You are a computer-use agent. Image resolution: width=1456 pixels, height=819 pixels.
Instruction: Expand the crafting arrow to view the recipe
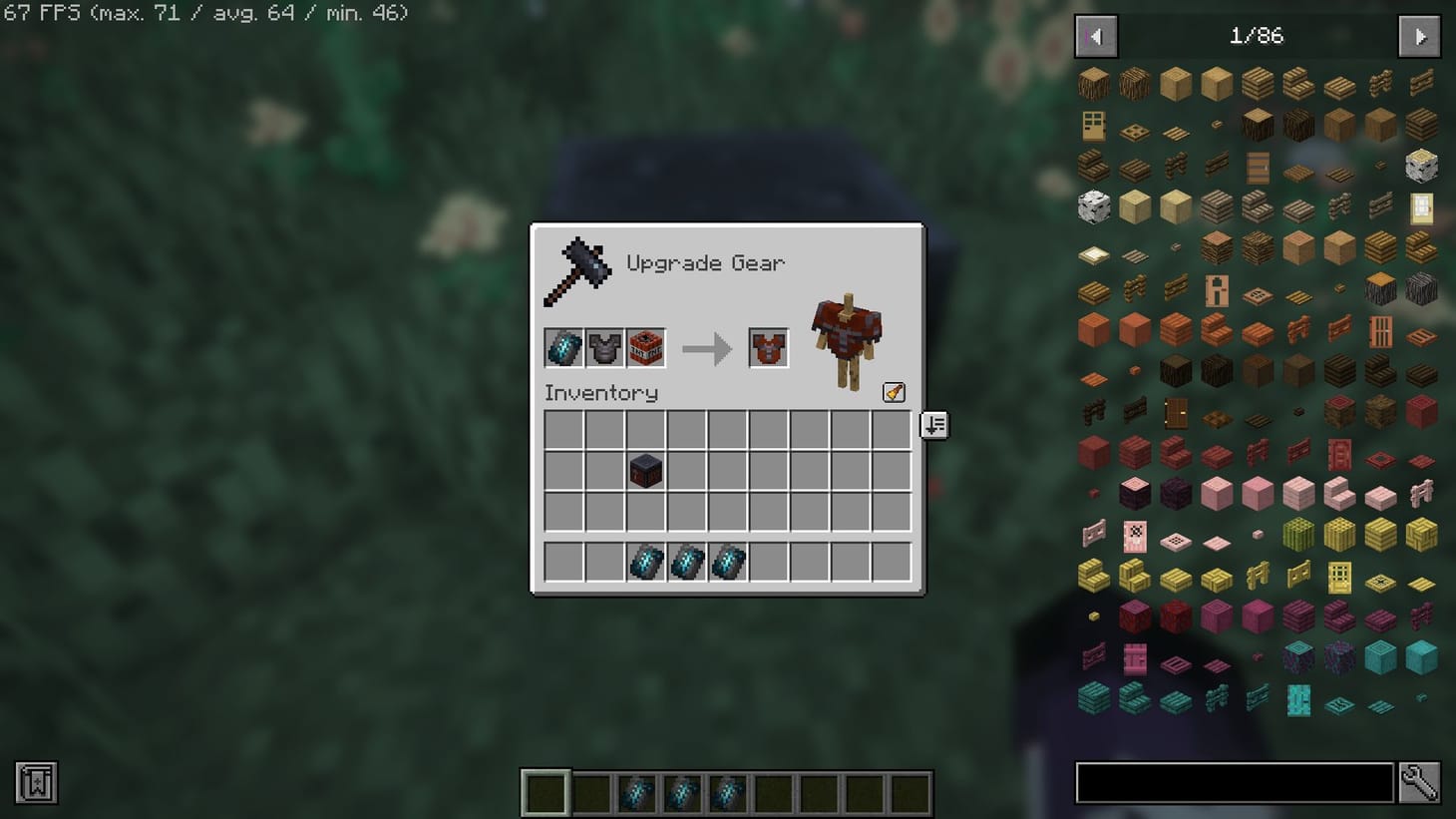[x=706, y=347]
